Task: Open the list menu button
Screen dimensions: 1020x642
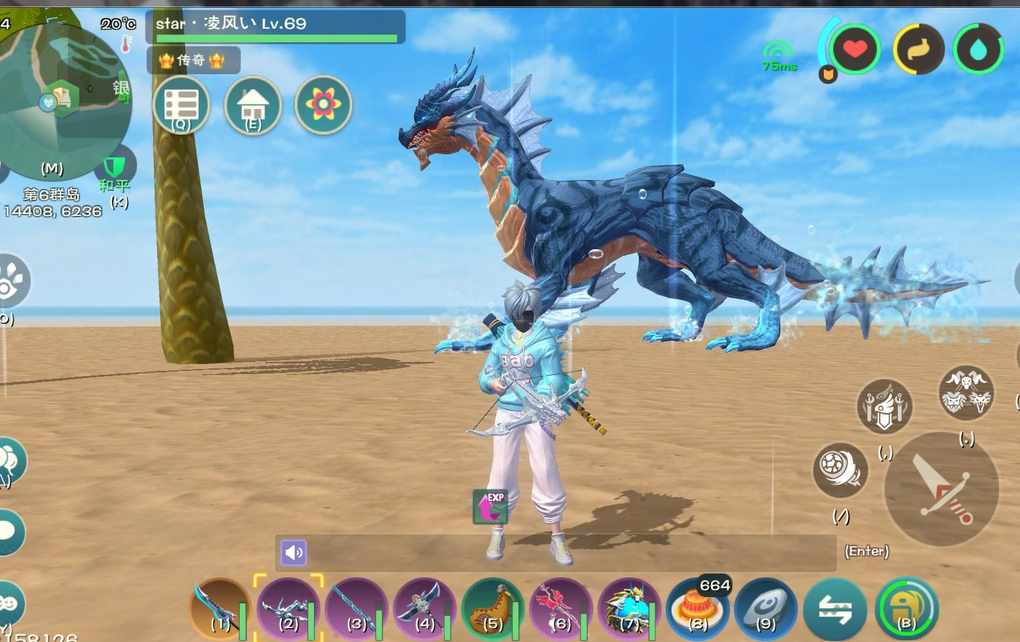Action: coord(181,105)
